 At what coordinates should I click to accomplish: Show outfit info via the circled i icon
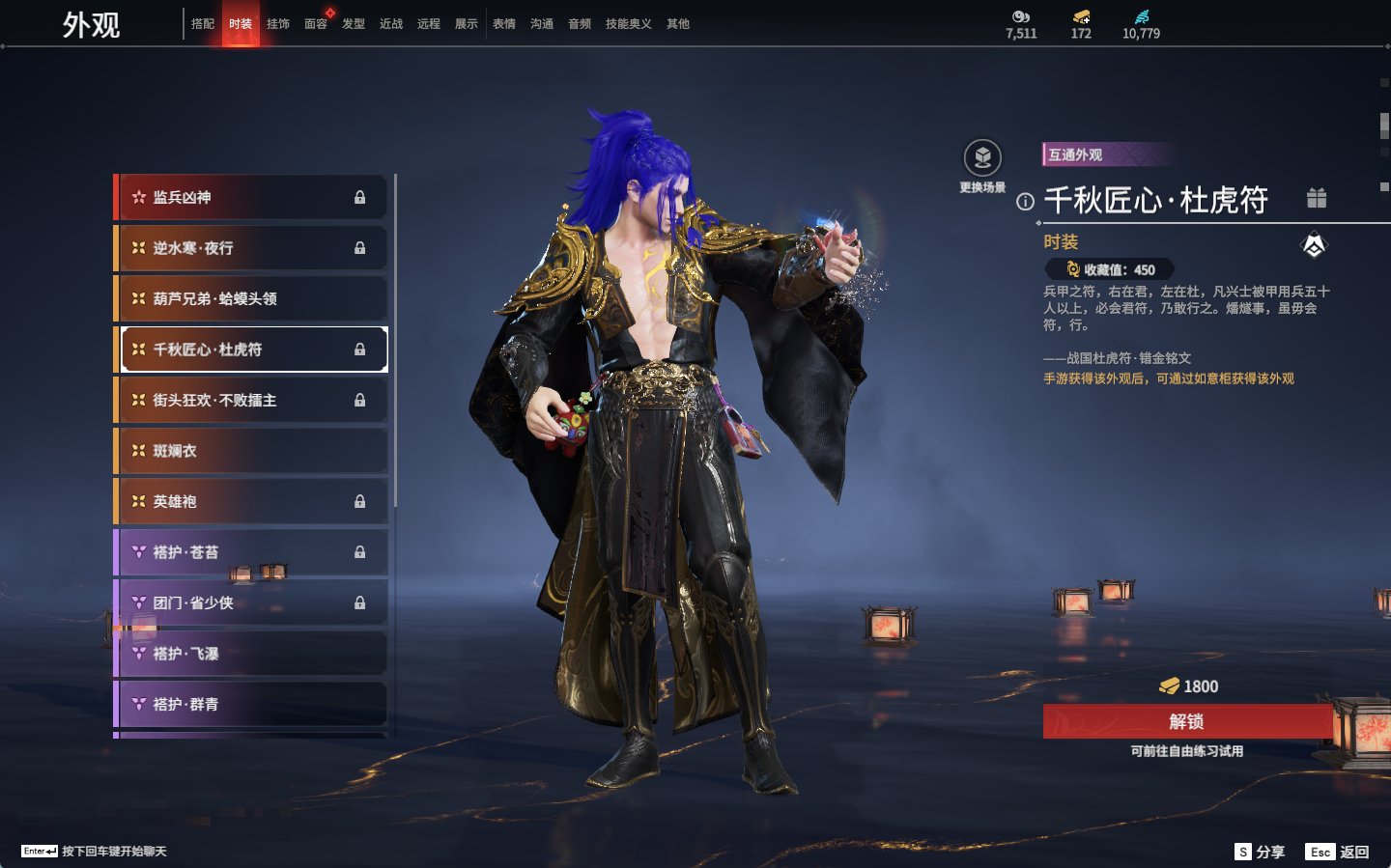coord(1025,202)
